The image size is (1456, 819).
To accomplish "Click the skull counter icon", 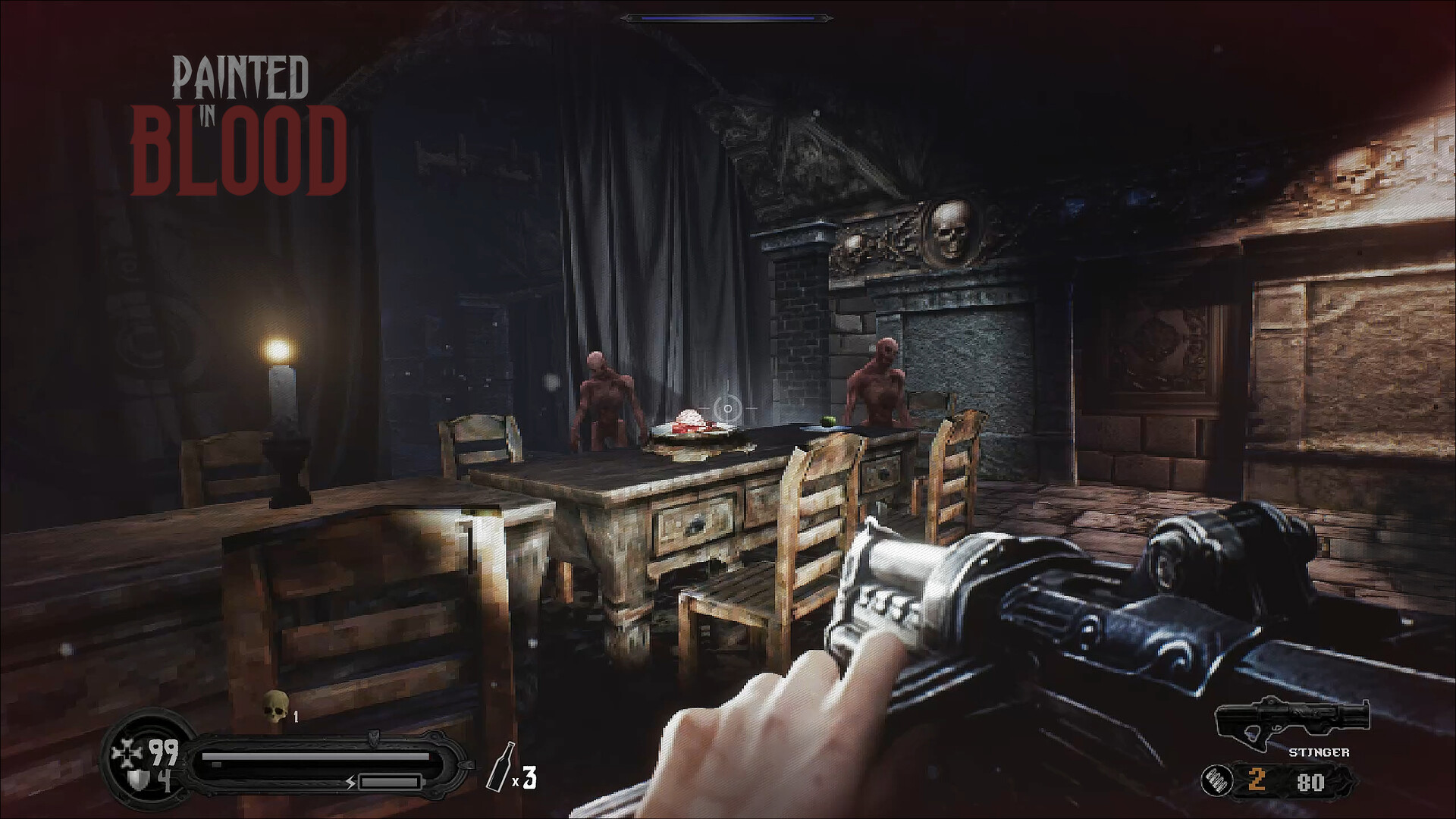I will 275,707.
